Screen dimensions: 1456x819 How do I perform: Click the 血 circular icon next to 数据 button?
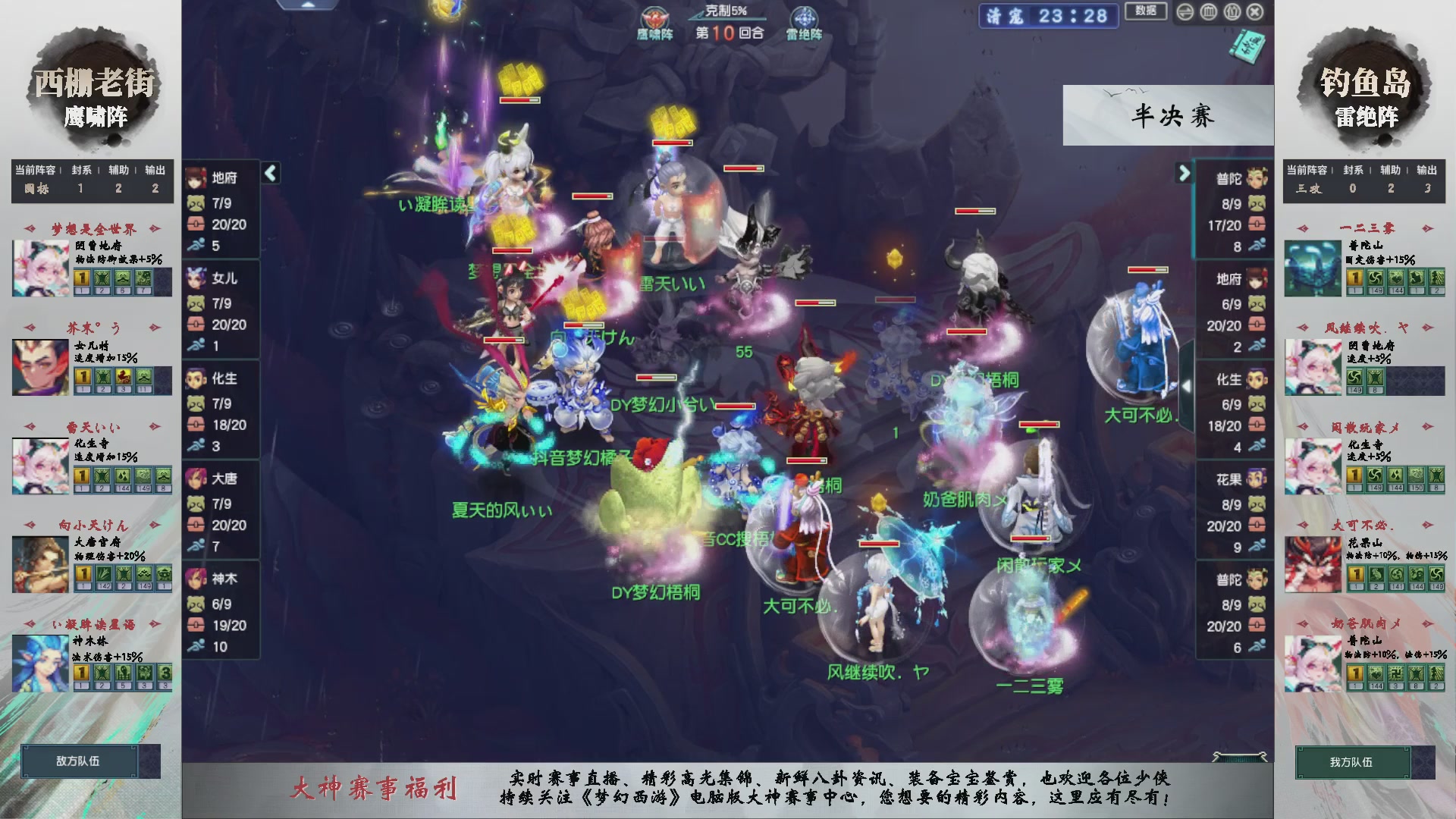click(1207, 11)
